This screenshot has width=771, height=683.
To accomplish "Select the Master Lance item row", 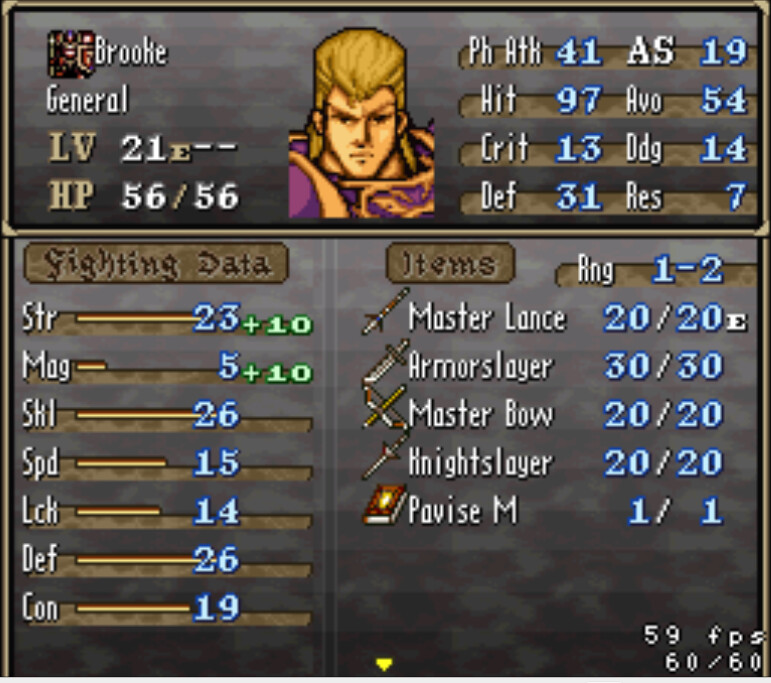I will 487,319.
